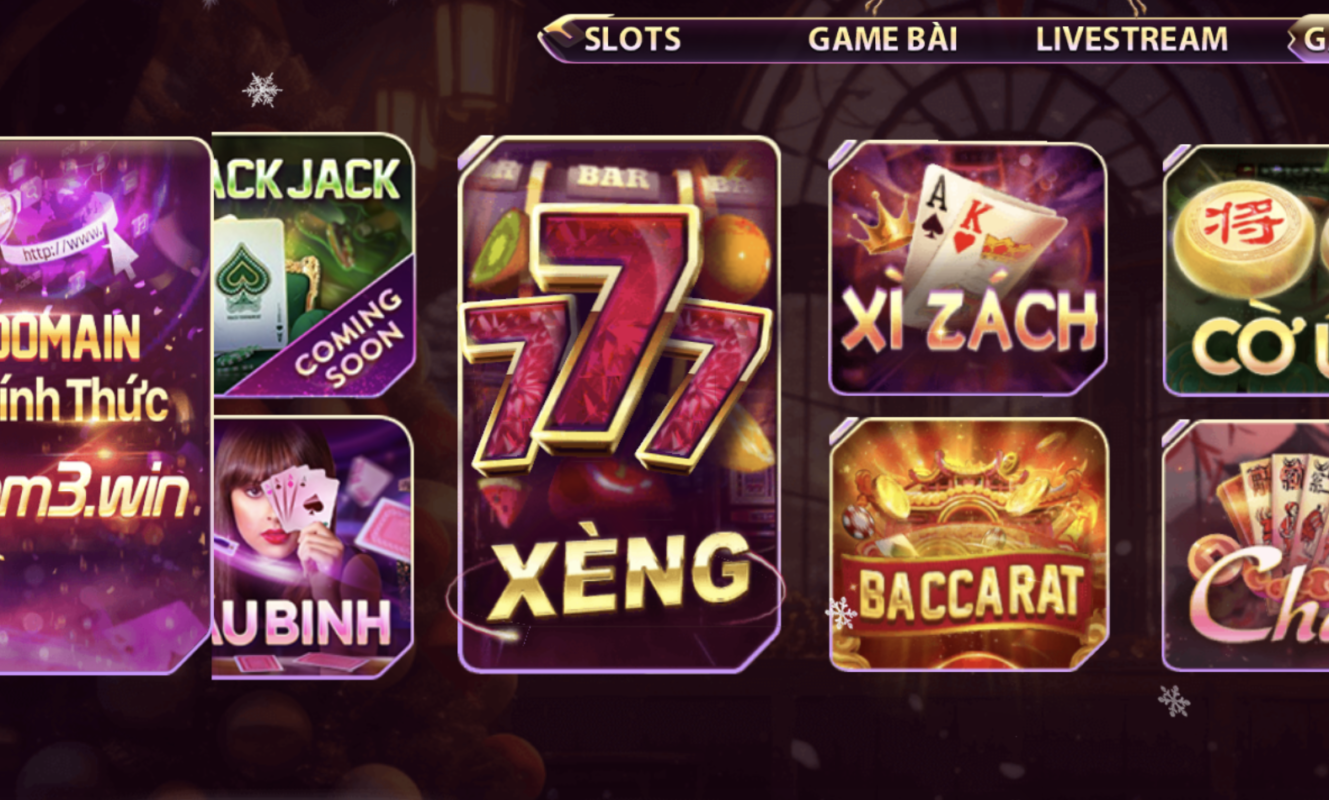Launch the Xèng 777 slot game
Viewport: 1329px width, 800px height.
click(x=619, y=403)
